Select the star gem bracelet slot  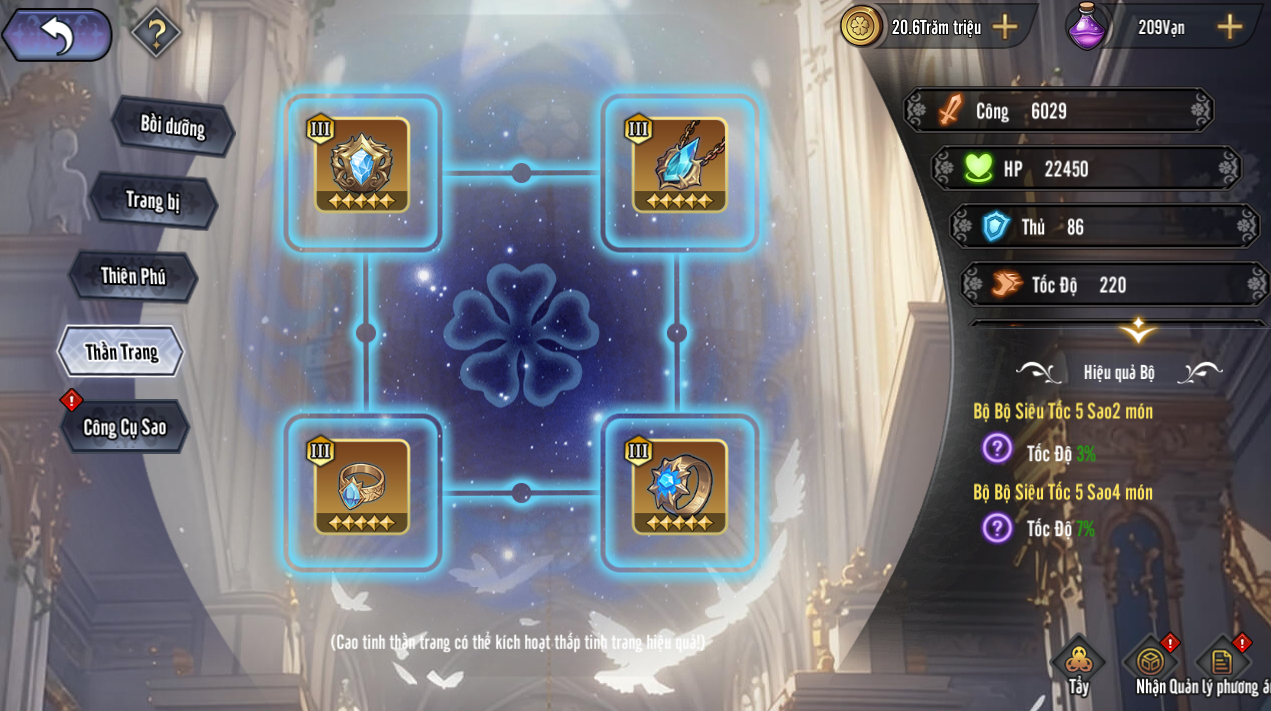pyautogui.click(x=680, y=487)
